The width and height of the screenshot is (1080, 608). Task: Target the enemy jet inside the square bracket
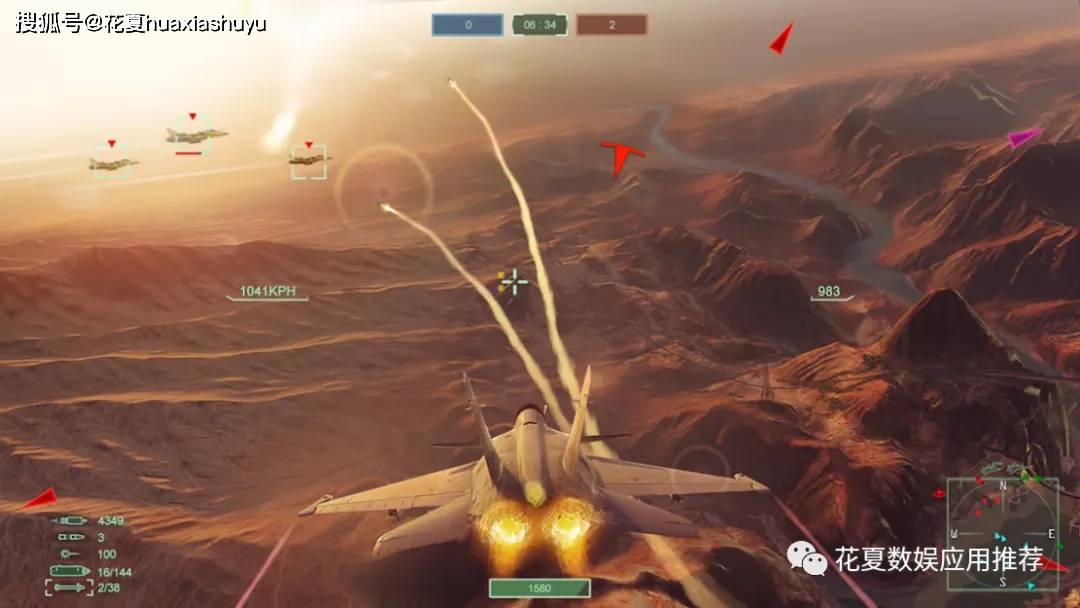(308, 160)
